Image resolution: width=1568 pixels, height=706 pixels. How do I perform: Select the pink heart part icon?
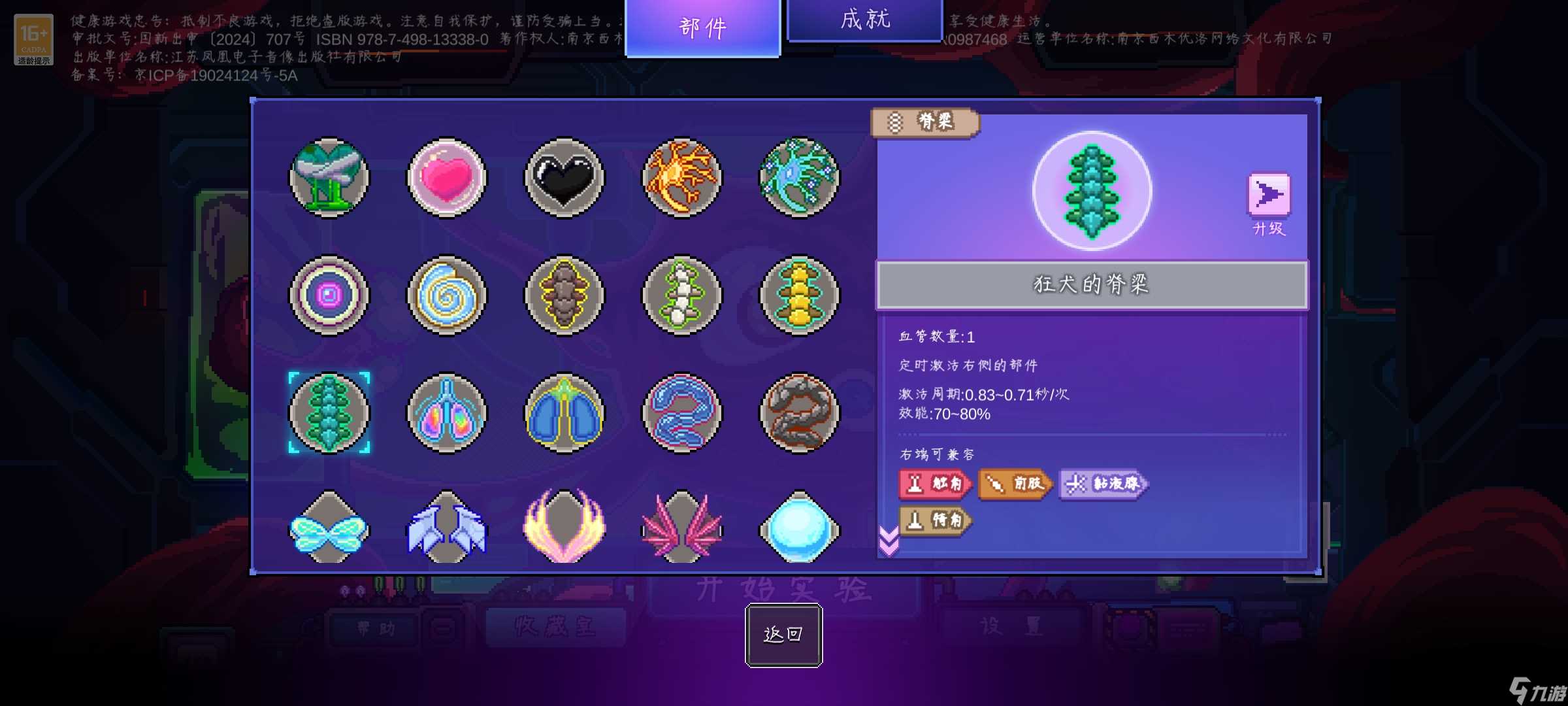tap(447, 178)
